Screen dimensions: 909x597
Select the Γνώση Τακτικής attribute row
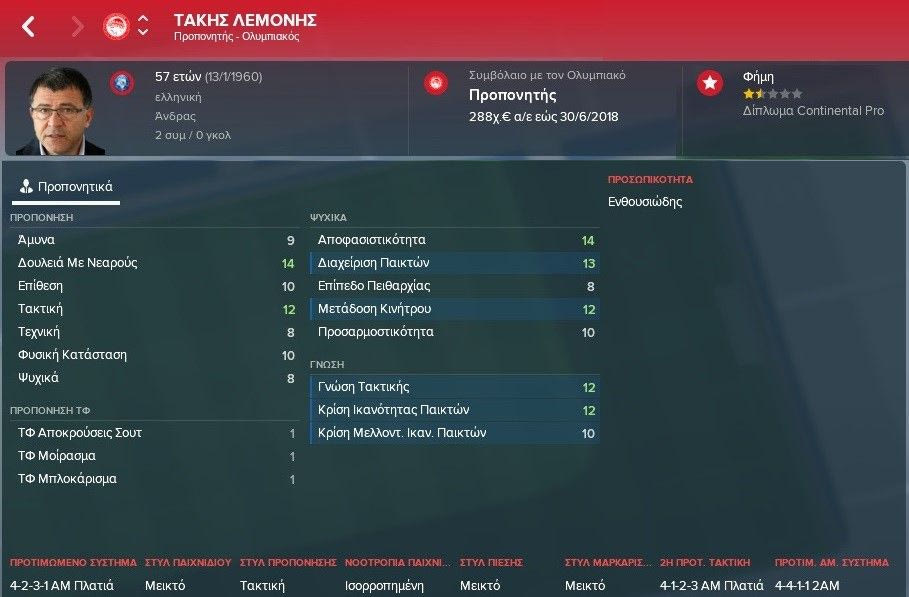pos(455,387)
